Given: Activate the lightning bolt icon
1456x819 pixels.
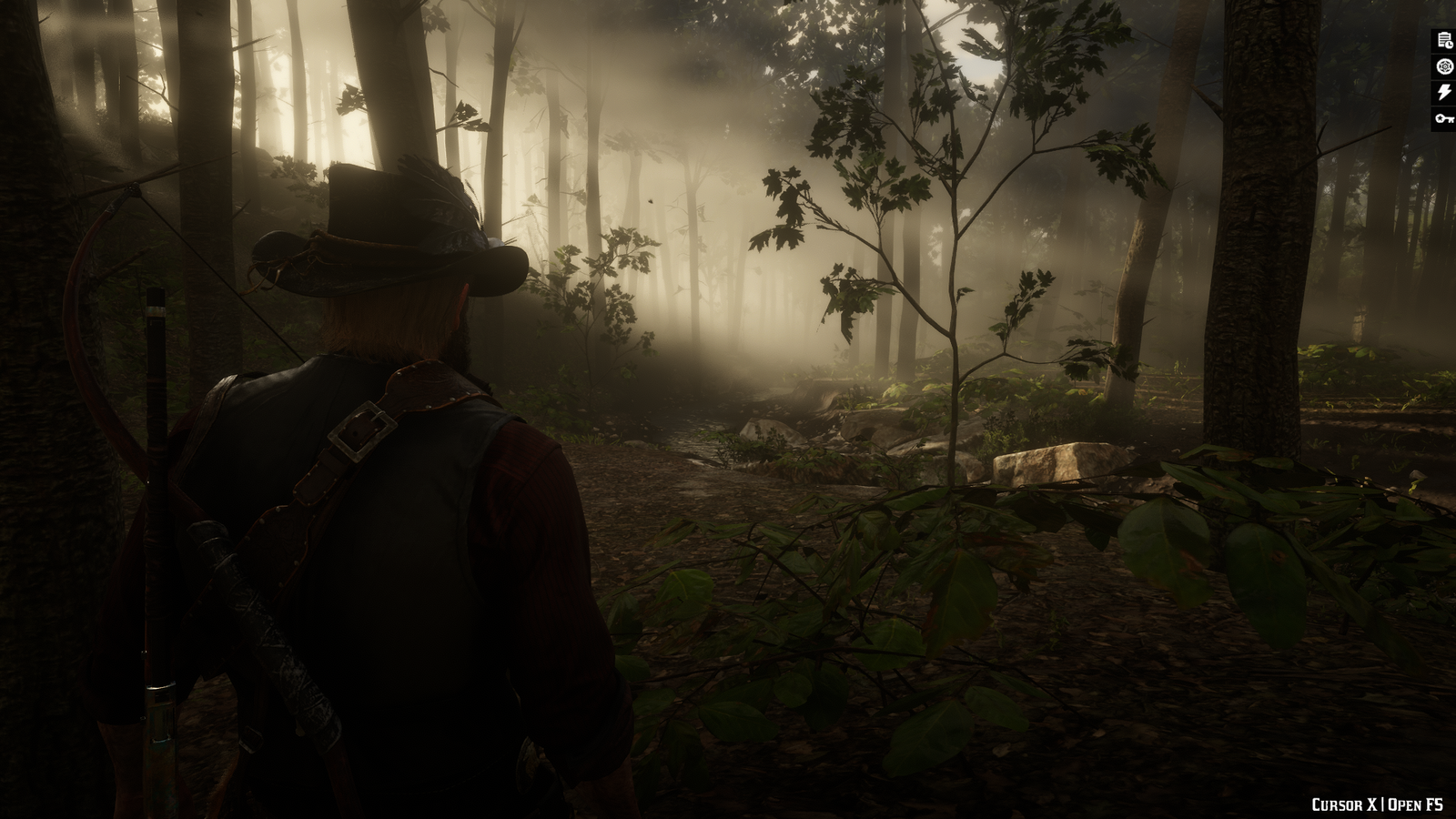Looking at the screenshot, I should pos(1443,92).
